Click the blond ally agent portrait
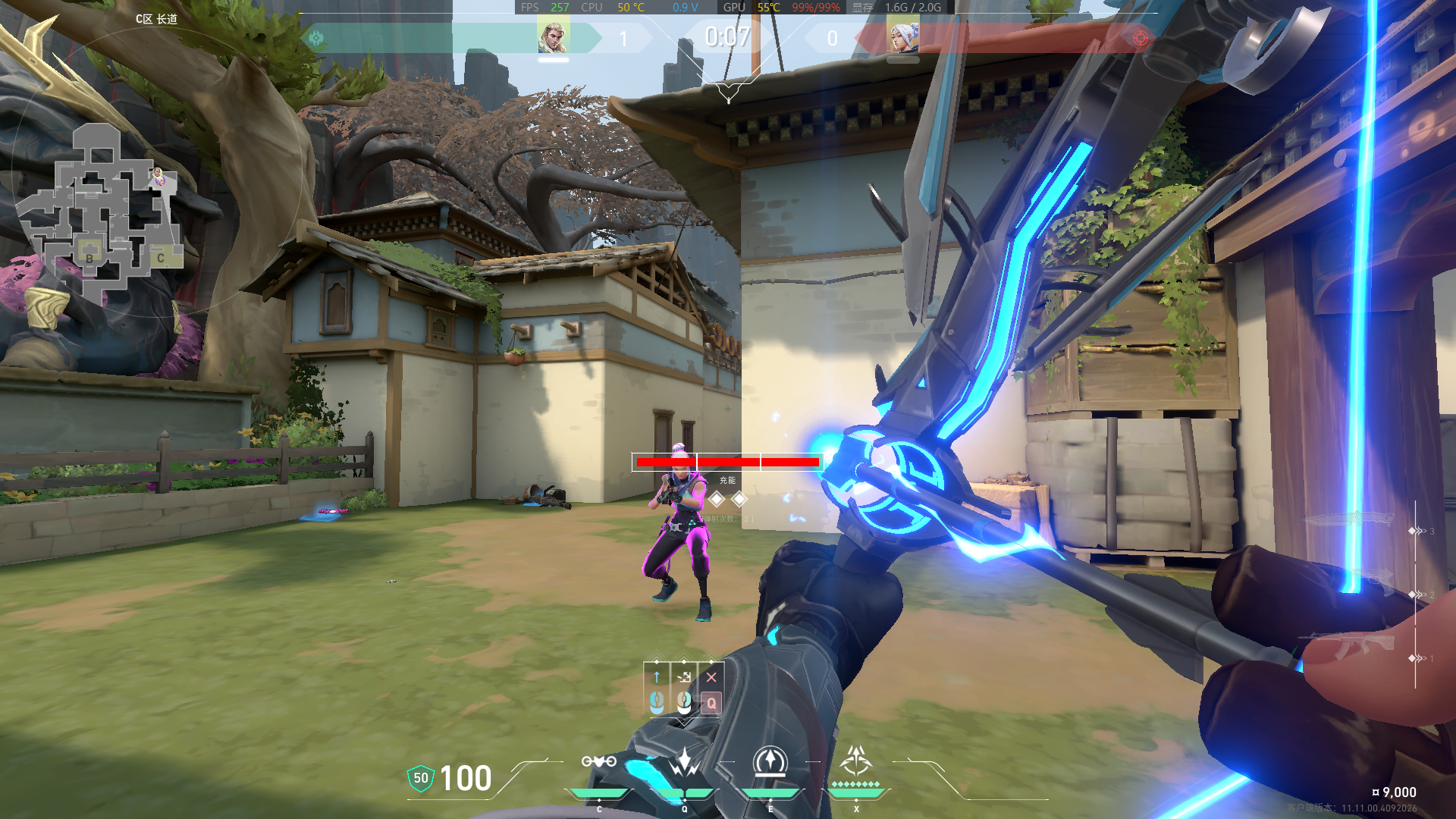1456x819 pixels. tap(553, 37)
